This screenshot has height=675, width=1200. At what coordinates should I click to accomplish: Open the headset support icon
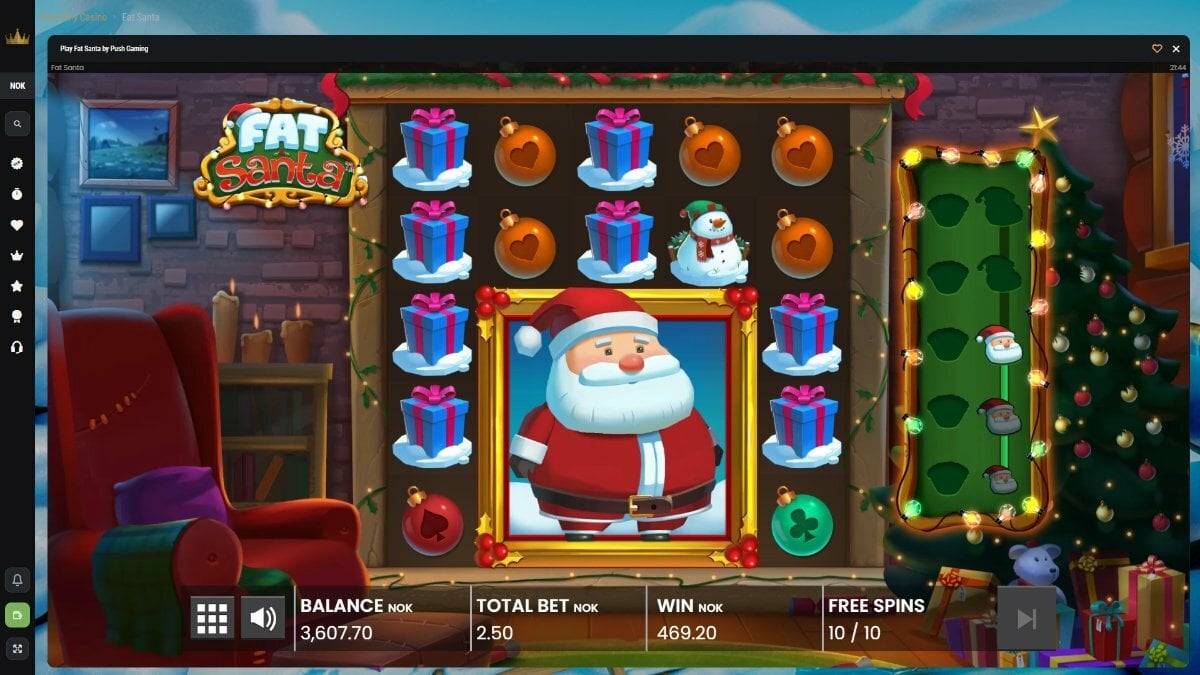pos(17,347)
